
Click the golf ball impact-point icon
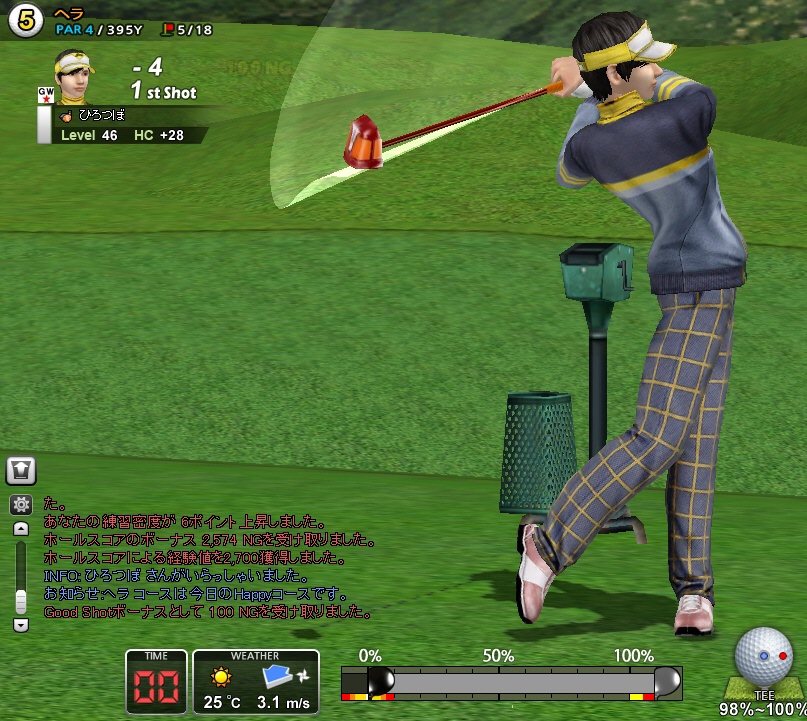[x=763, y=656]
